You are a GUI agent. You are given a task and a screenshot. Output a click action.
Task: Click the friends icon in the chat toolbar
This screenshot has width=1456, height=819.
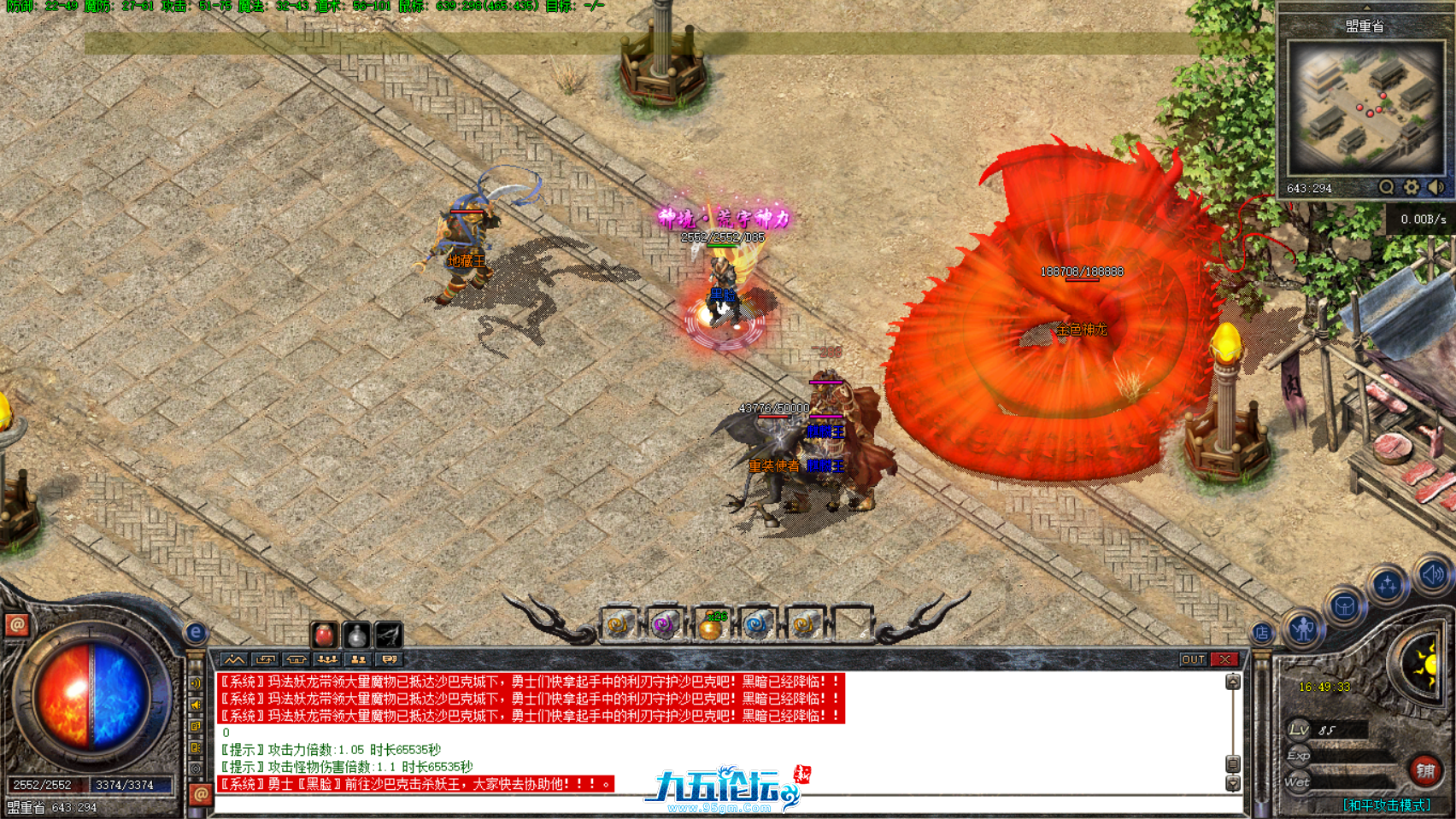point(357,659)
